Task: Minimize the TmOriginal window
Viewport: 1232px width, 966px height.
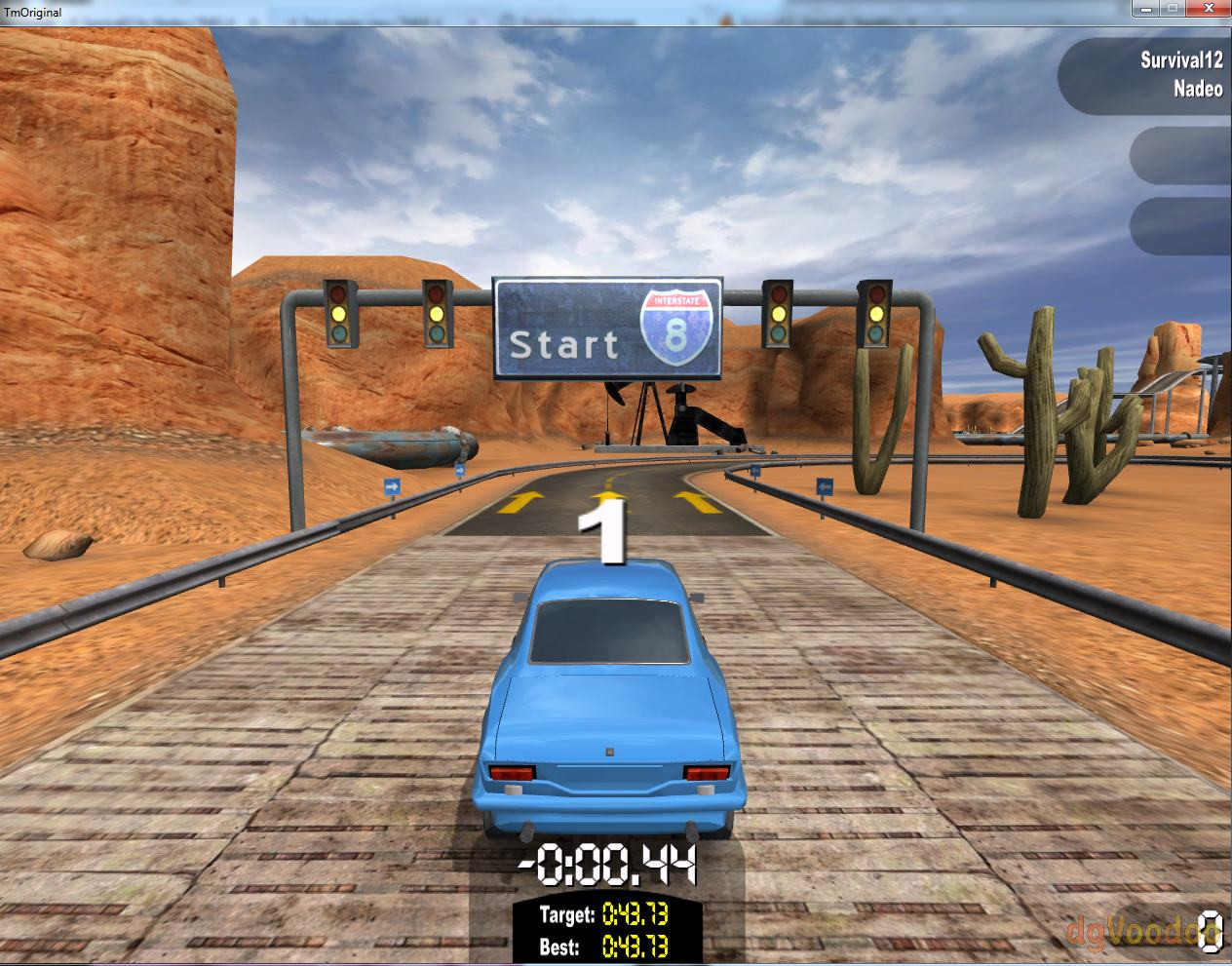Action: [x=1145, y=9]
